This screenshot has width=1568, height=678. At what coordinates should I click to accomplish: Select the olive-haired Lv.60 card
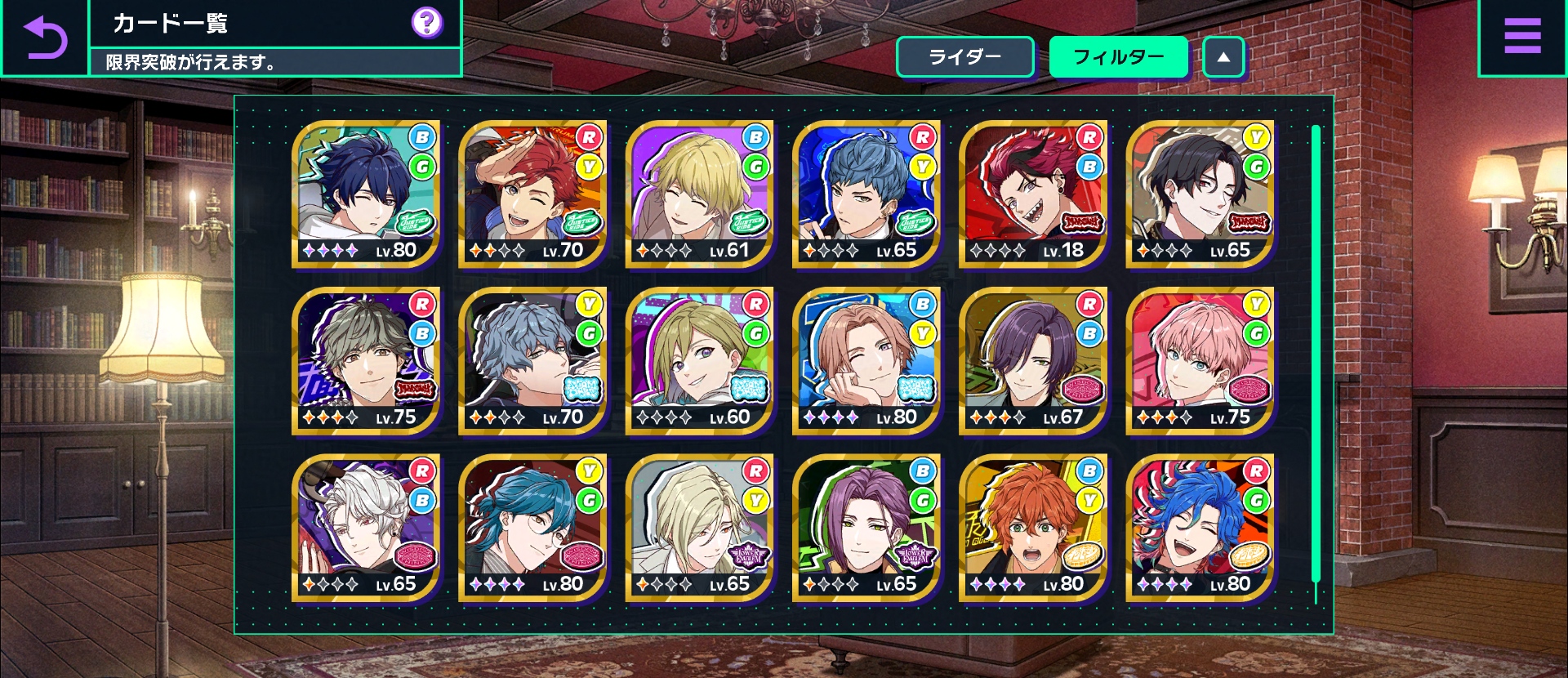(x=699, y=361)
